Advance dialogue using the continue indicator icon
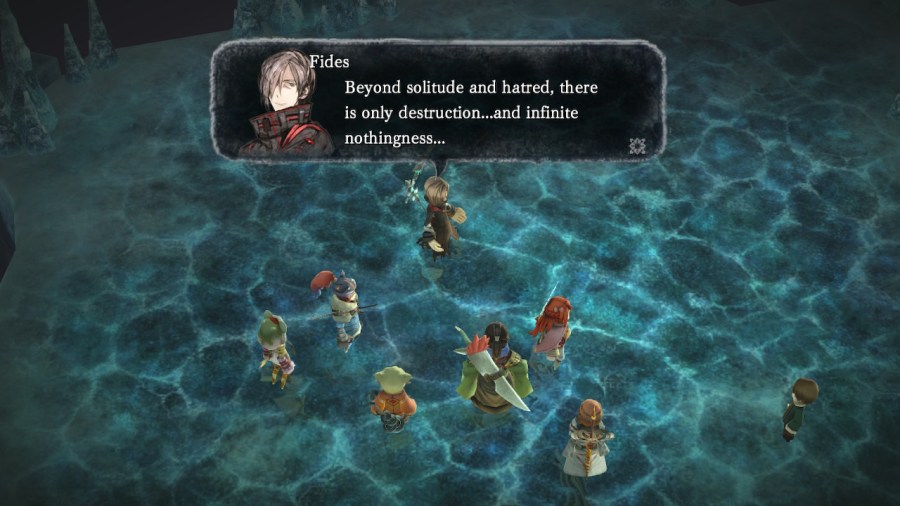900x506 pixels. pyautogui.click(x=637, y=146)
